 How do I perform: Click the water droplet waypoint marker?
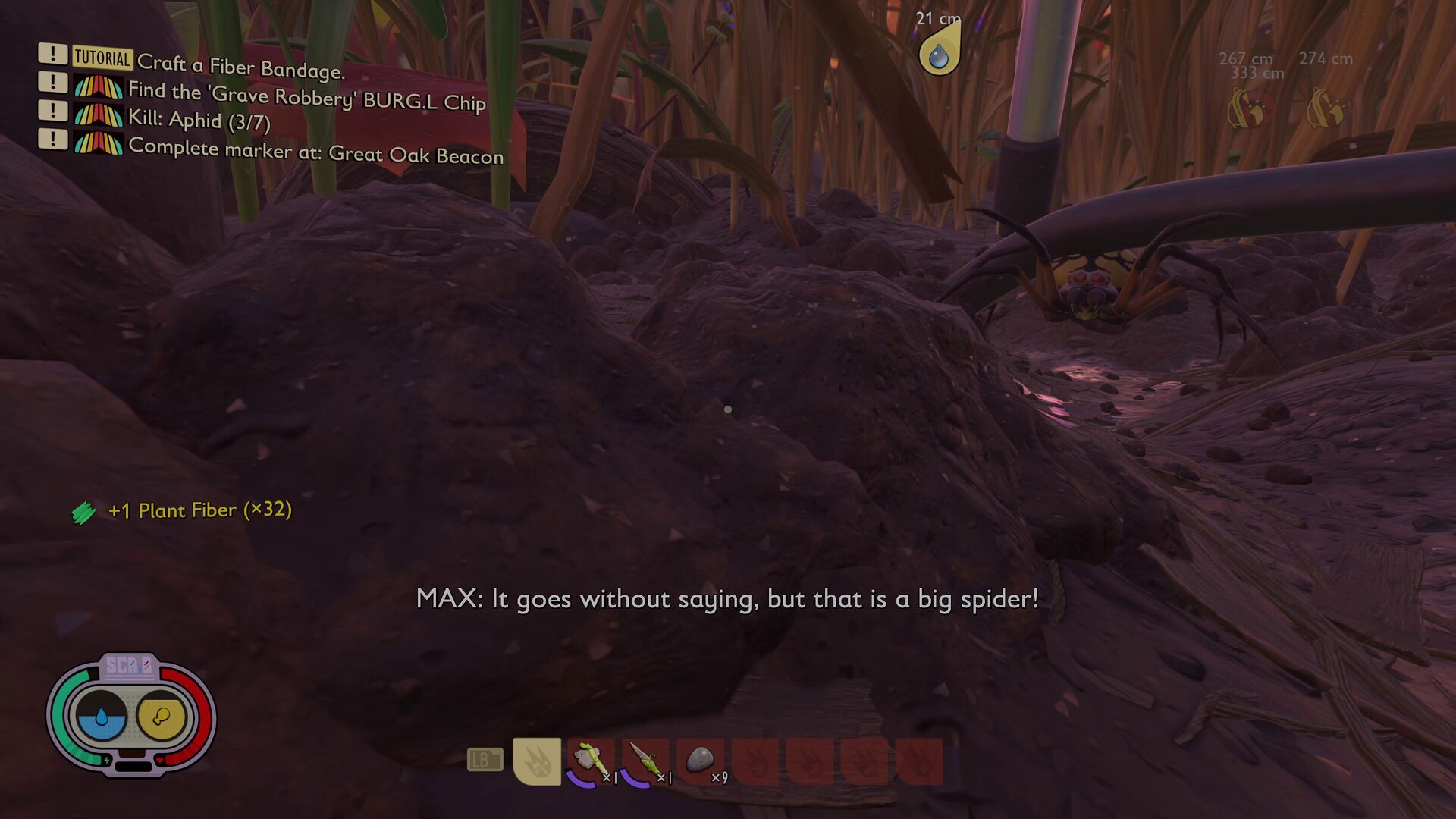[939, 55]
